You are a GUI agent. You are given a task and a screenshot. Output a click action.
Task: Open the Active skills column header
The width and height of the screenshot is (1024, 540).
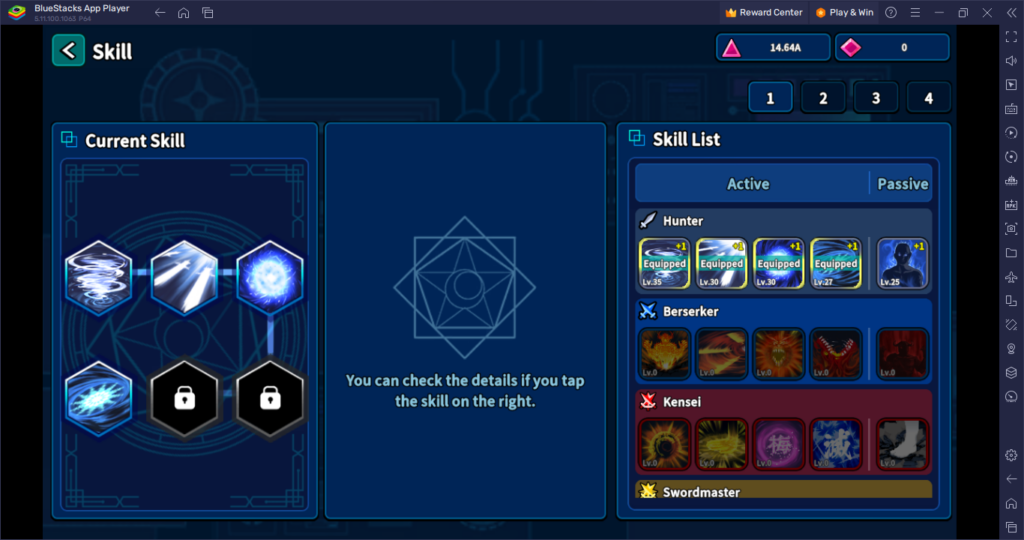(748, 184)
